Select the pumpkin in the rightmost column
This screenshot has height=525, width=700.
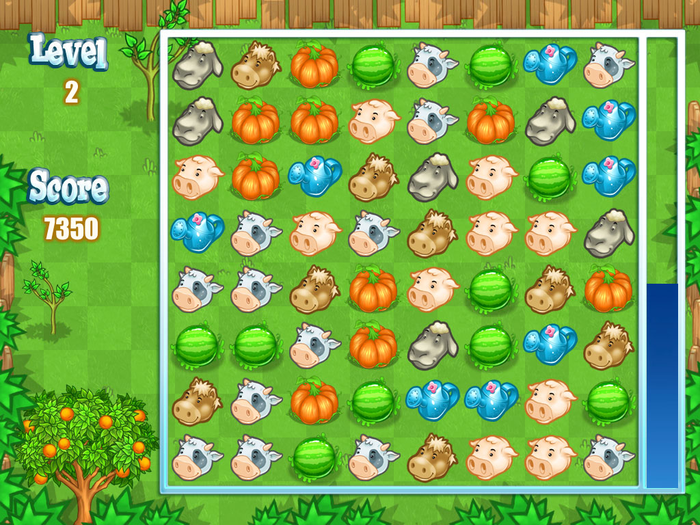[x=608, y=290]
